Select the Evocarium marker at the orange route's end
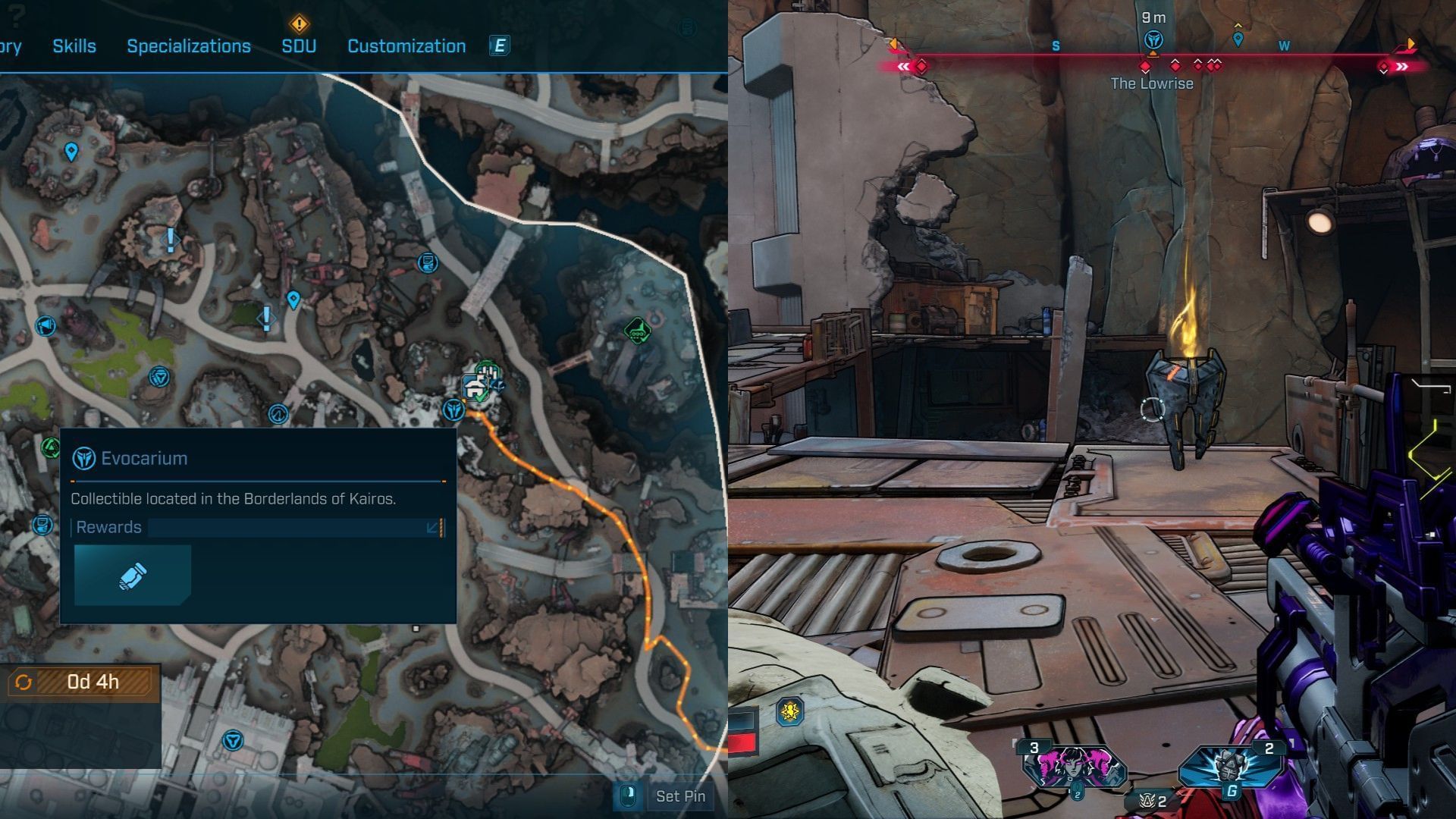The image size is (1456, 819). (x=453, y=410)
